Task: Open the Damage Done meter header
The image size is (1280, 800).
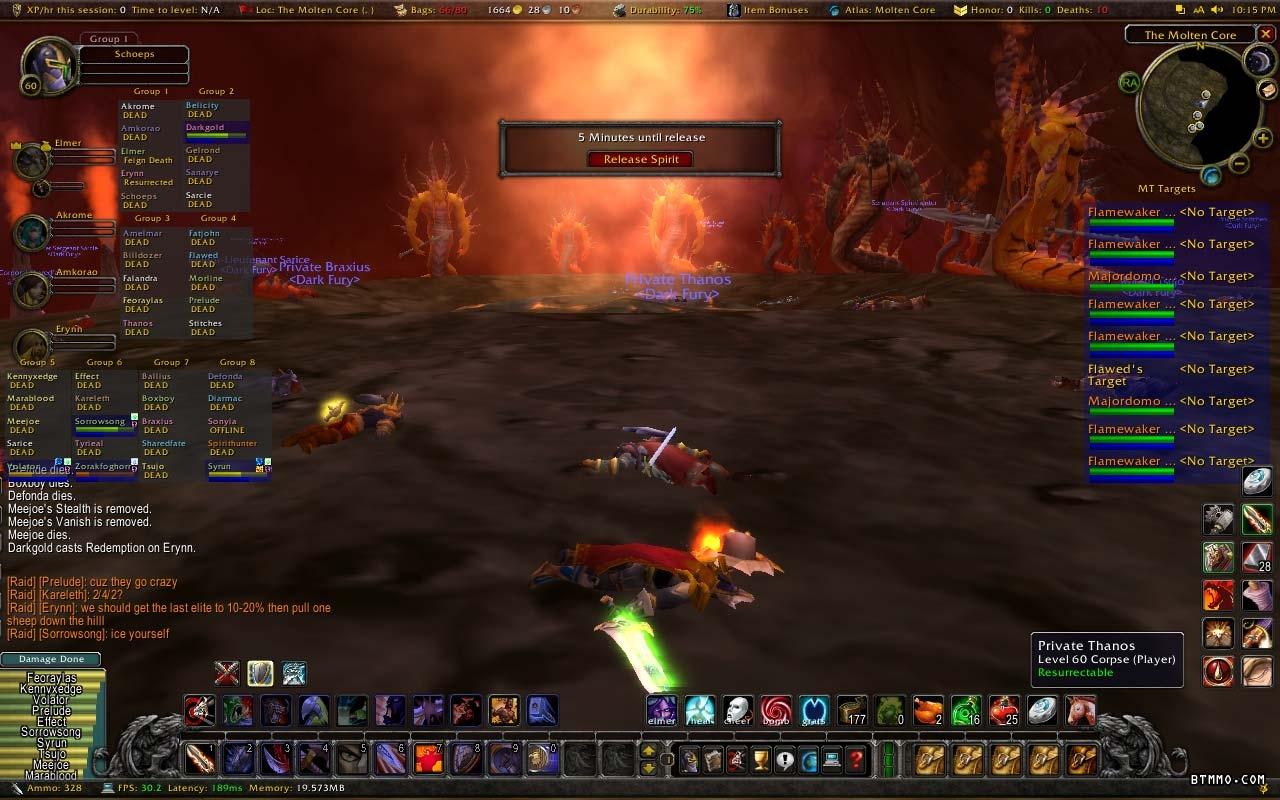Action: (51, 659)
